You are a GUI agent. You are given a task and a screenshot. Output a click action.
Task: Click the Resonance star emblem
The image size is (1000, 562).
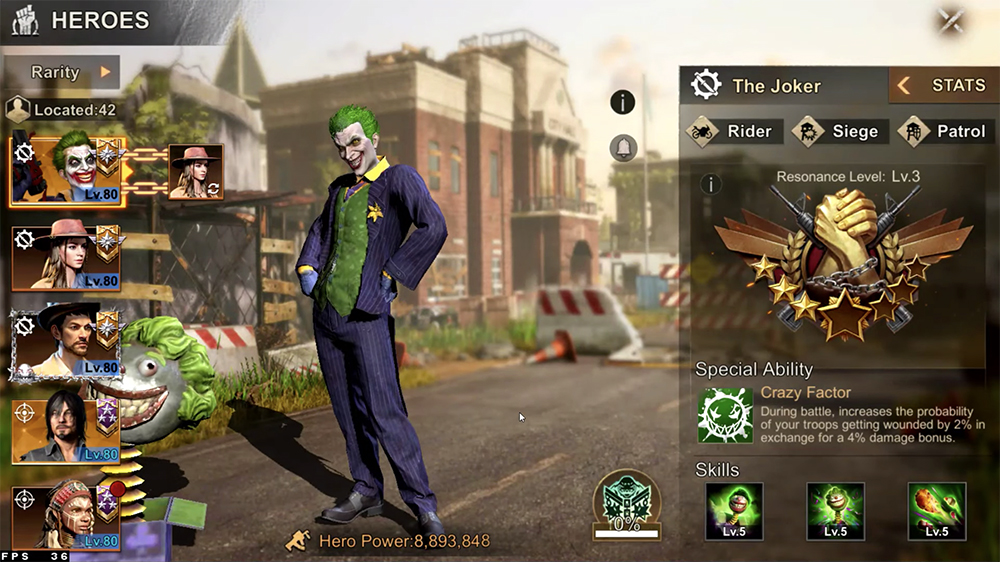tap(842, 265)
